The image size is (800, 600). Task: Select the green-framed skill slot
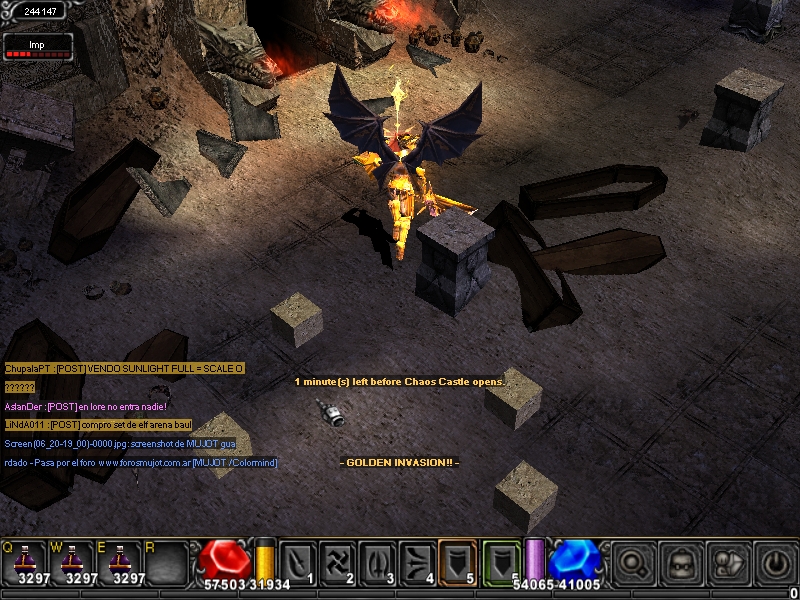click(502, 562)
